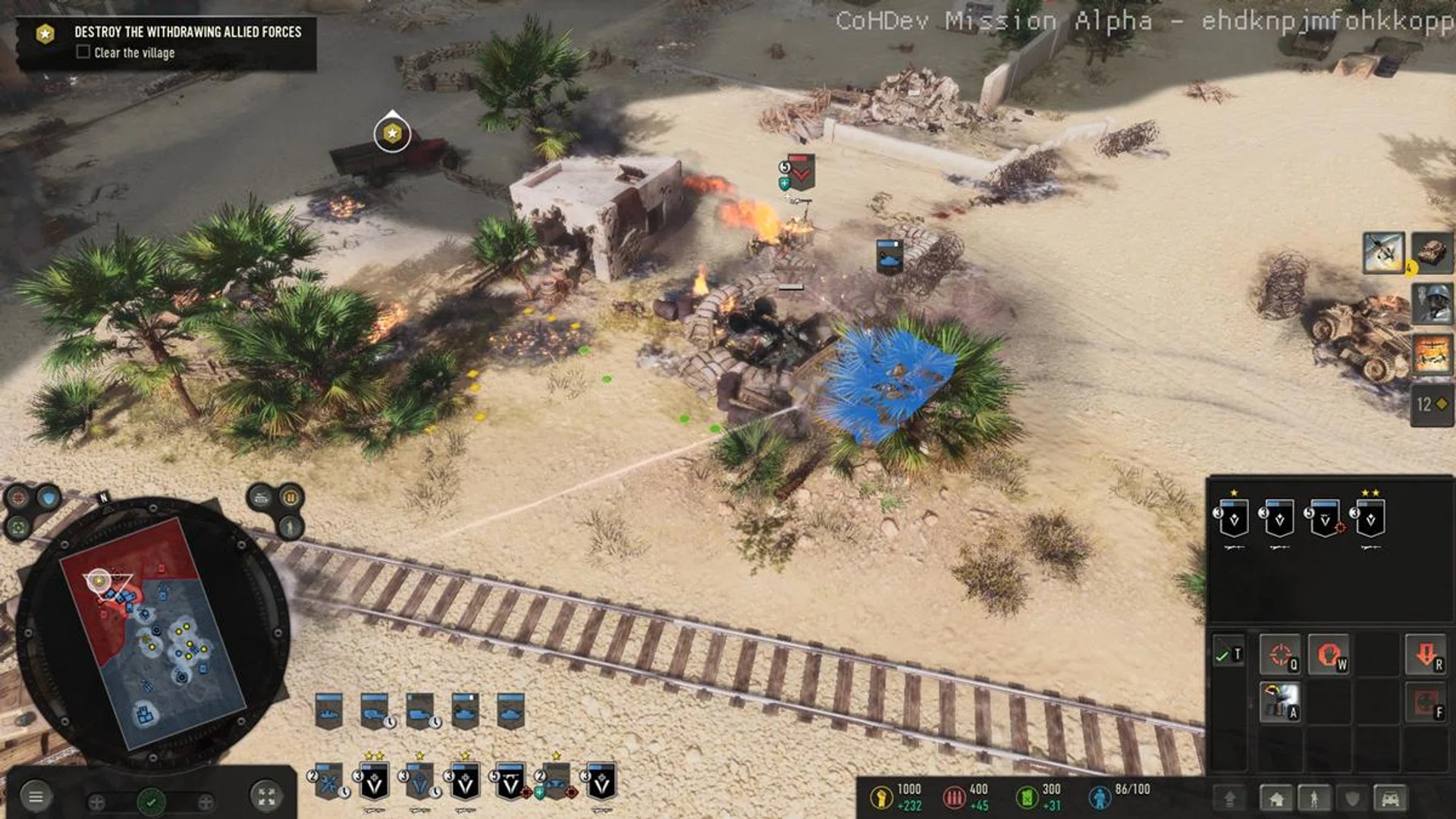Open the house-icon base buildings tab
The width and height of the screenshot is (1456, 819).
tap(1276, 799)
